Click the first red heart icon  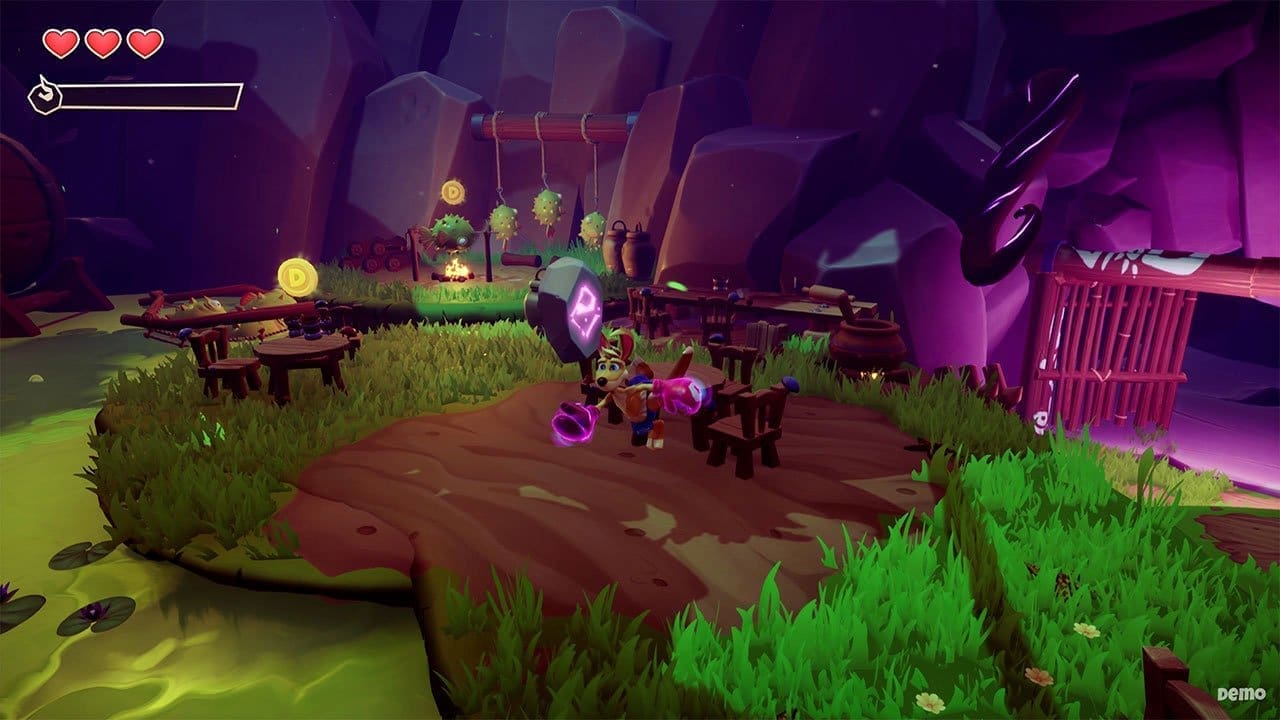[x=62, y=44]
